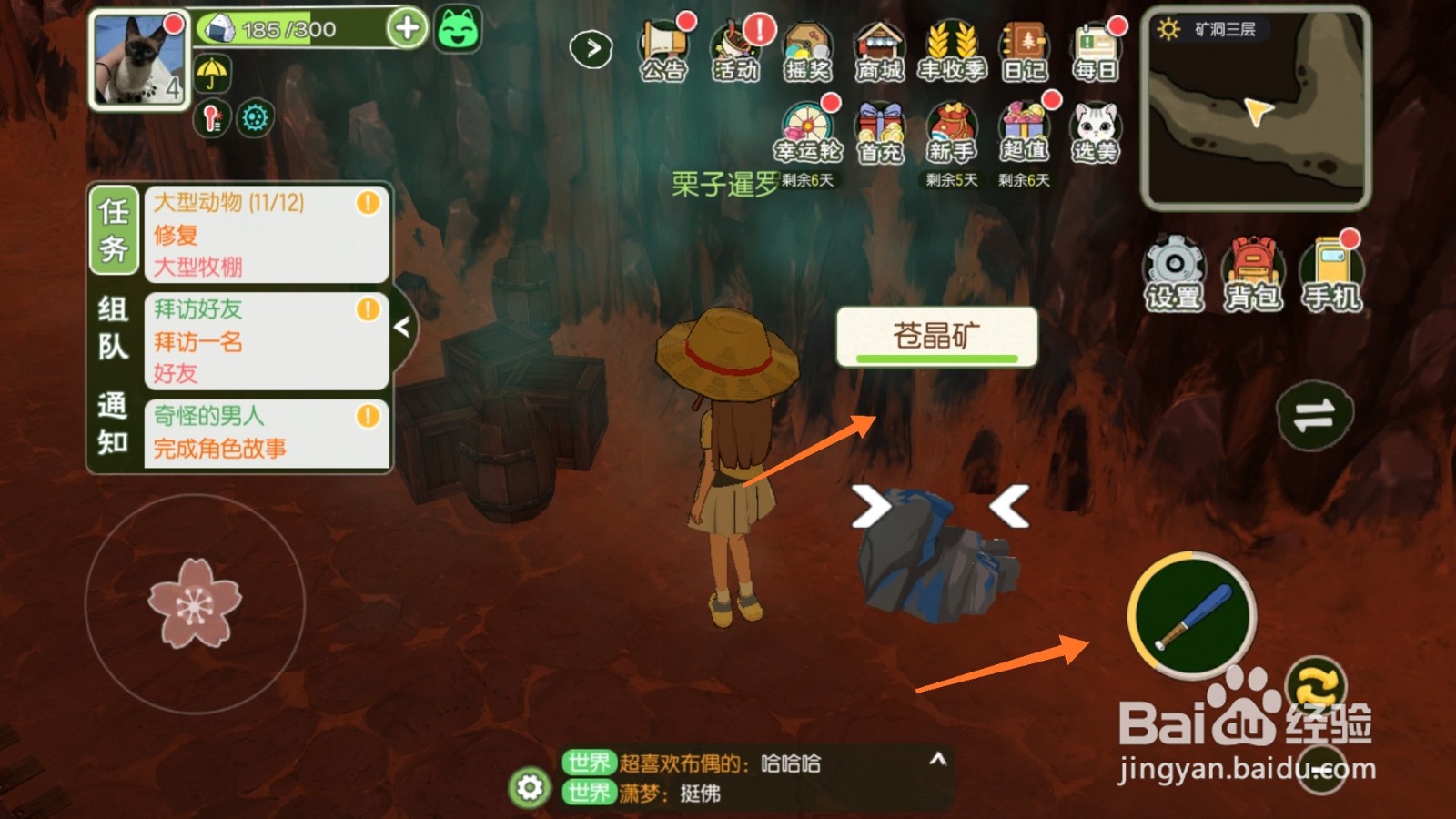Toggle the umbrella weather icon
This screenshot has width=1456, height=819.
(x=211, y=75)
